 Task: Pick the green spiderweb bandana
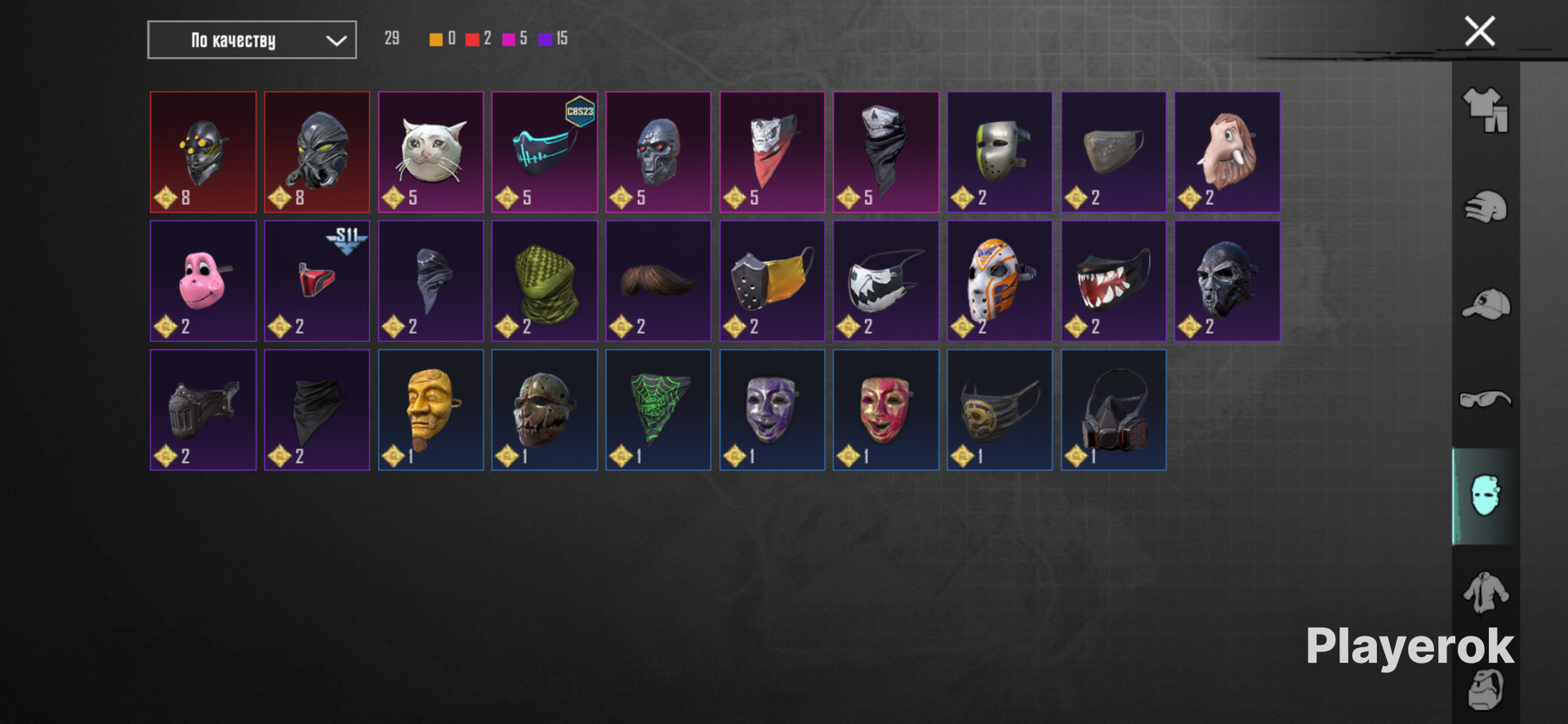658,409
